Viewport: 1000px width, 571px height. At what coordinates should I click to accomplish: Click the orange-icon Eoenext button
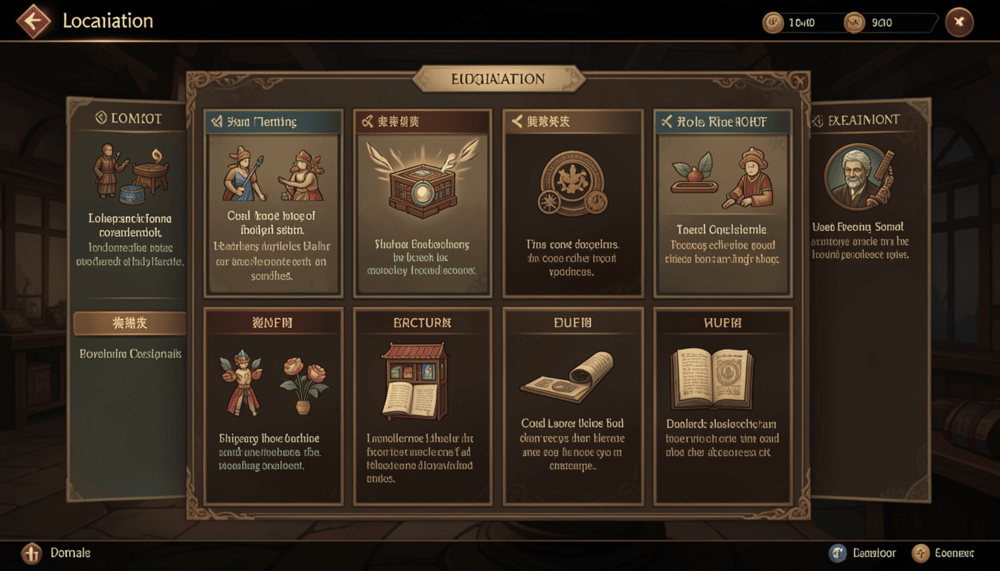pyautogui.click(x=946, y=553)
